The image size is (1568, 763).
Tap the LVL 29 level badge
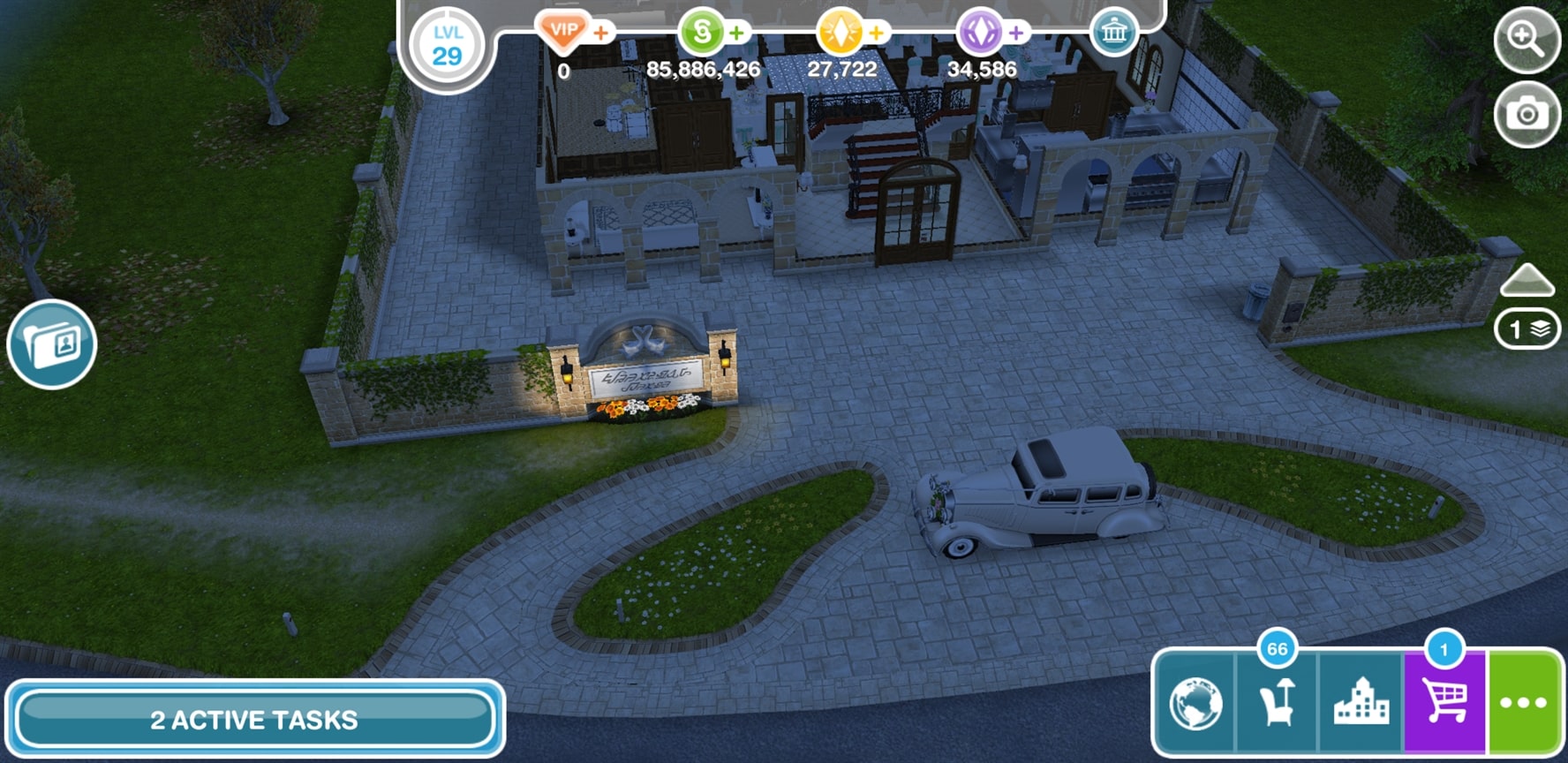click(x=447, y=46)
